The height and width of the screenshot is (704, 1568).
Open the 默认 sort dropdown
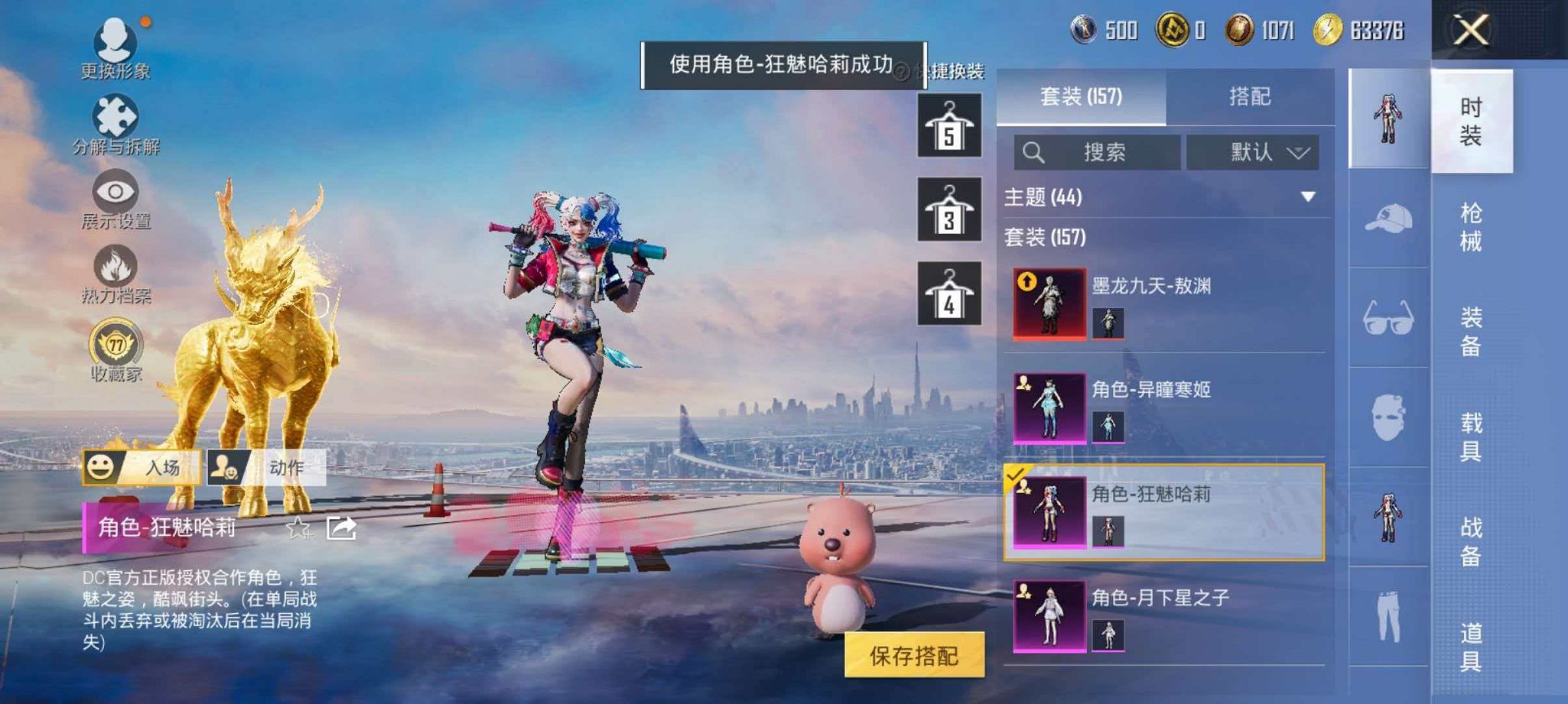[1254, 151]
